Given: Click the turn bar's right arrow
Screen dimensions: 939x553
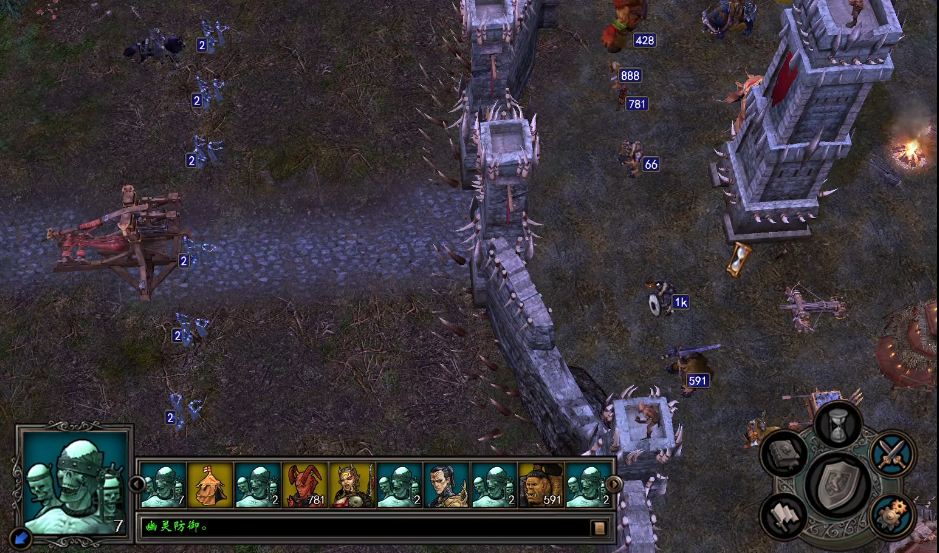Looking at the screenshot, I should 614,485.
